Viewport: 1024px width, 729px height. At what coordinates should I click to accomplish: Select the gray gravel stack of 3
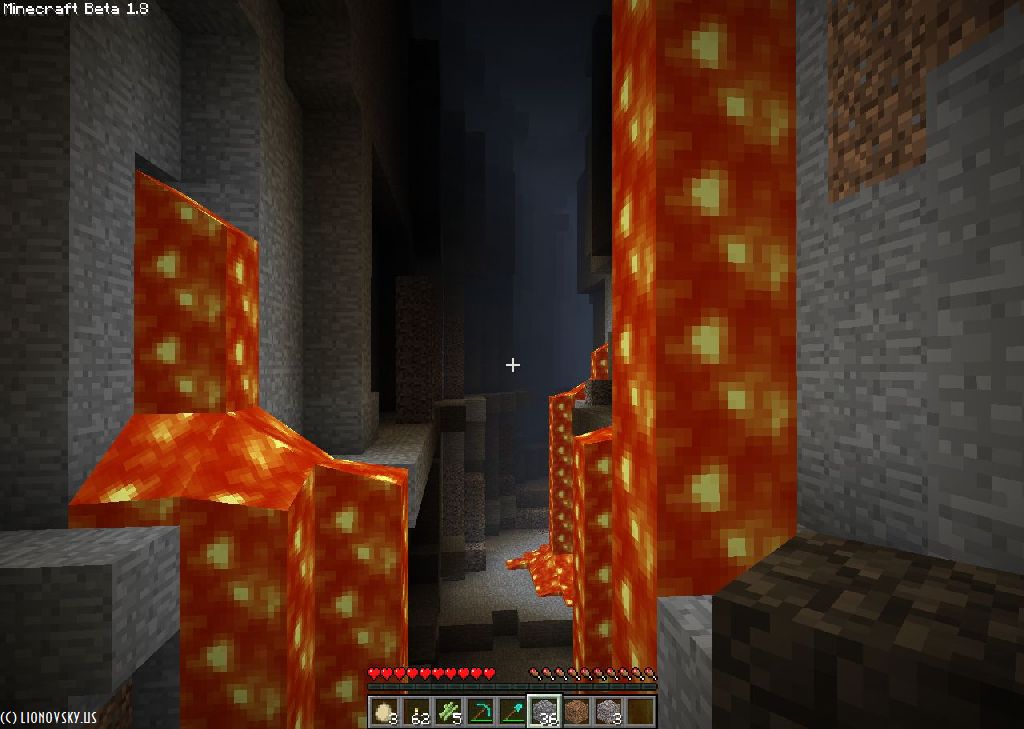(x=608, y=711)
